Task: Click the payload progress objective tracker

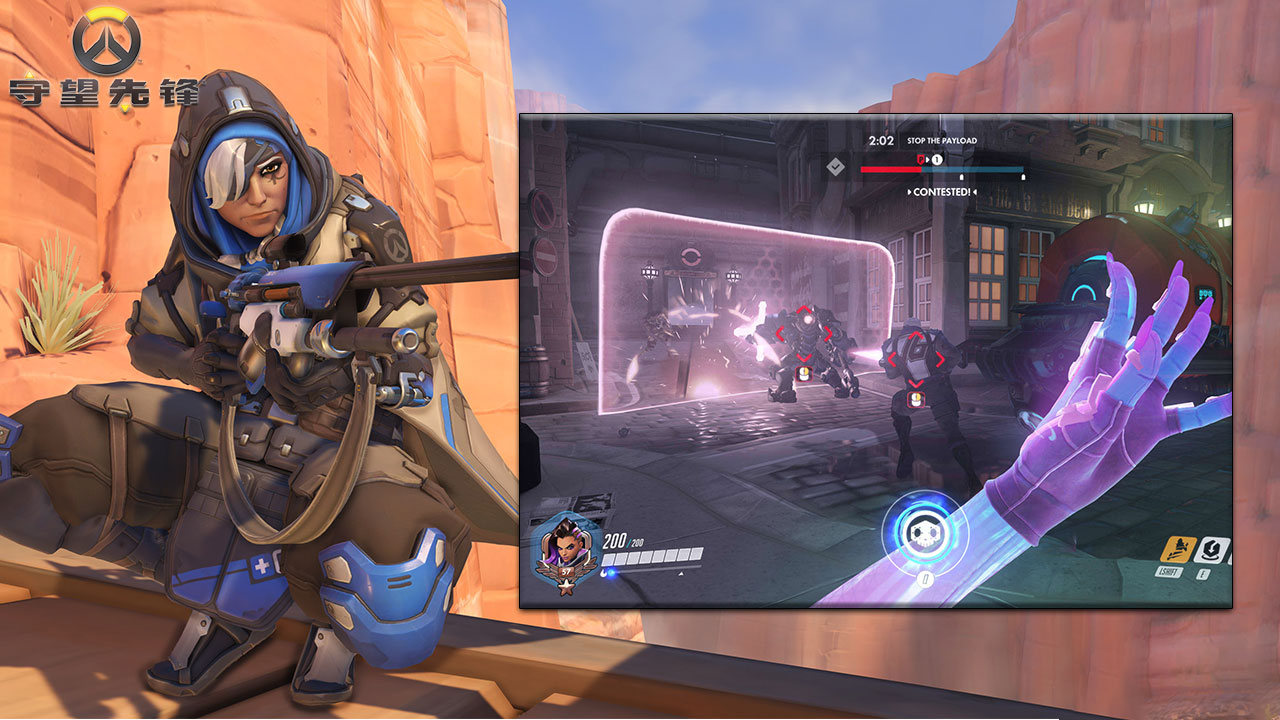Action: coord(942,169)
